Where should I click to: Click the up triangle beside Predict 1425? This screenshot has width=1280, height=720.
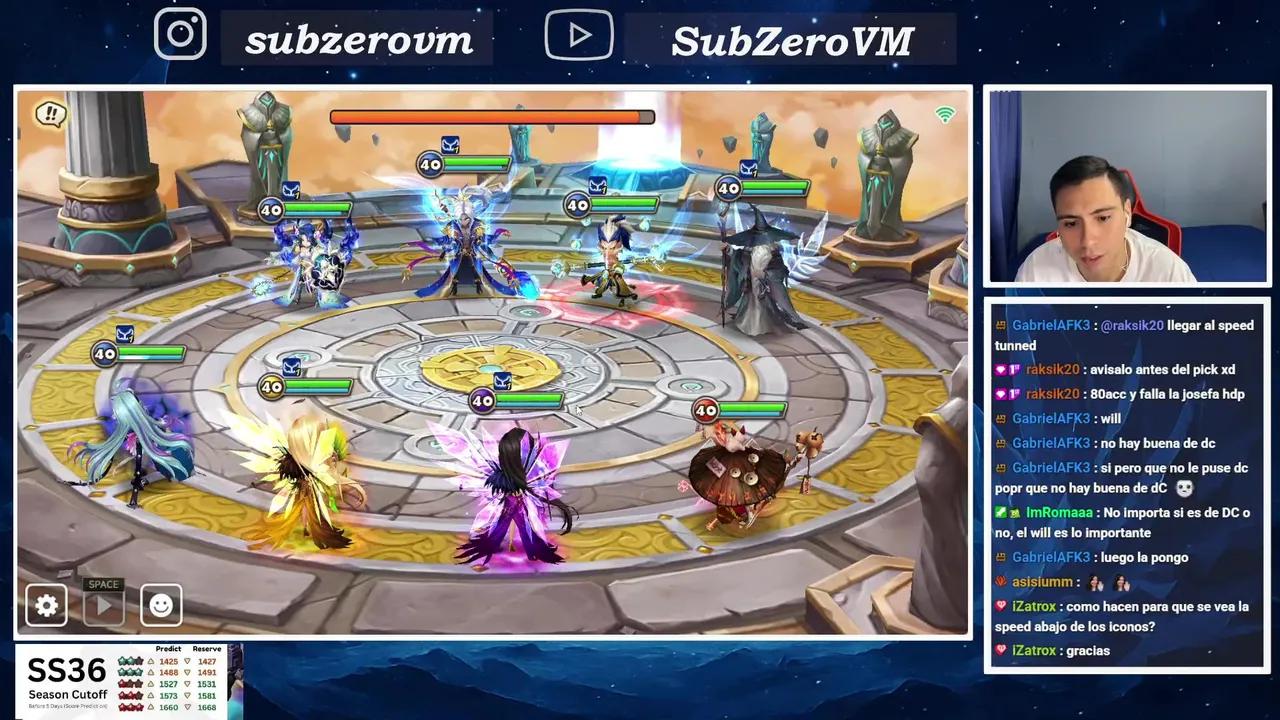(151, 661)
